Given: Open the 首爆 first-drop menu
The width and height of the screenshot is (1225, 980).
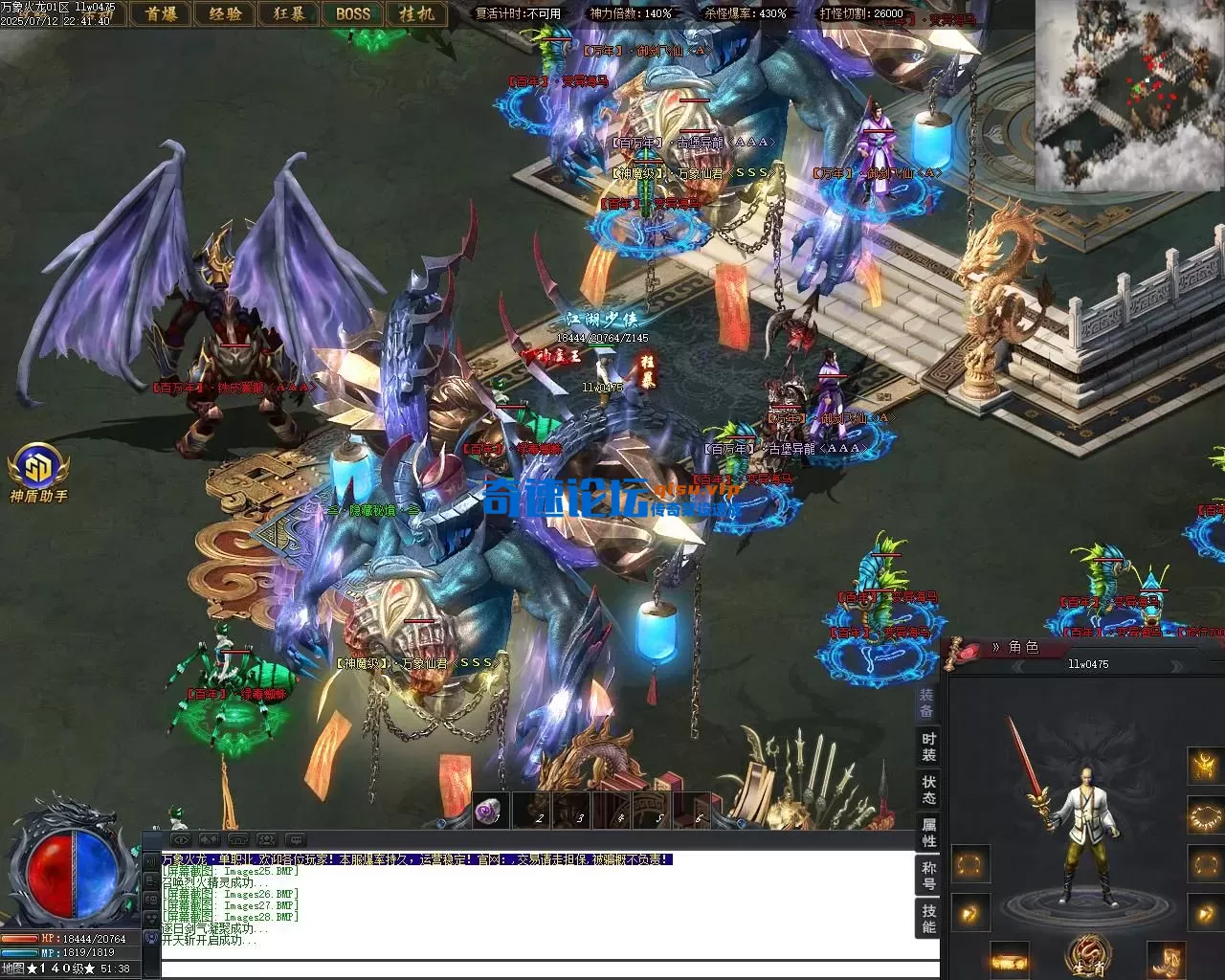Looking at the screenshot, I should point(160,13).
